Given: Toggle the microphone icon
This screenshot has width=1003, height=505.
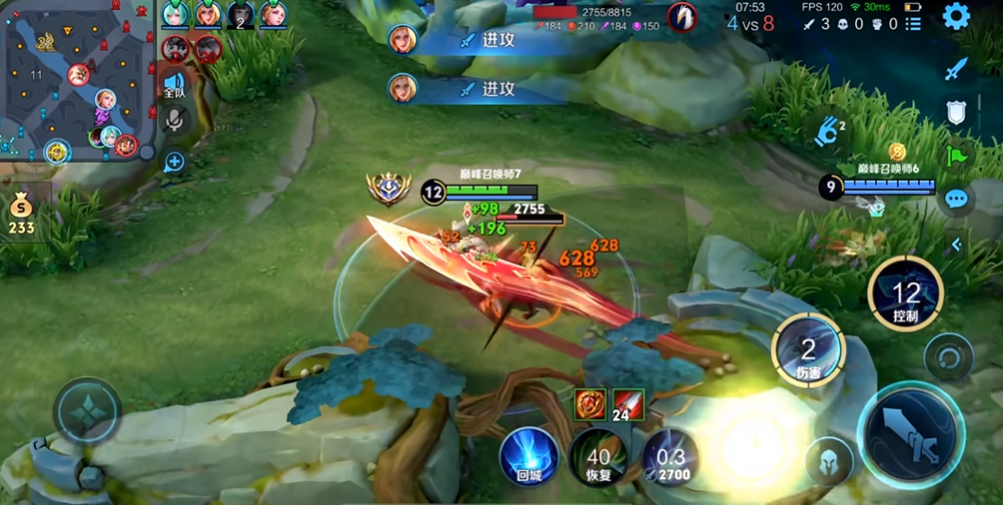Looking at the screenshot, I should (174, 122).
